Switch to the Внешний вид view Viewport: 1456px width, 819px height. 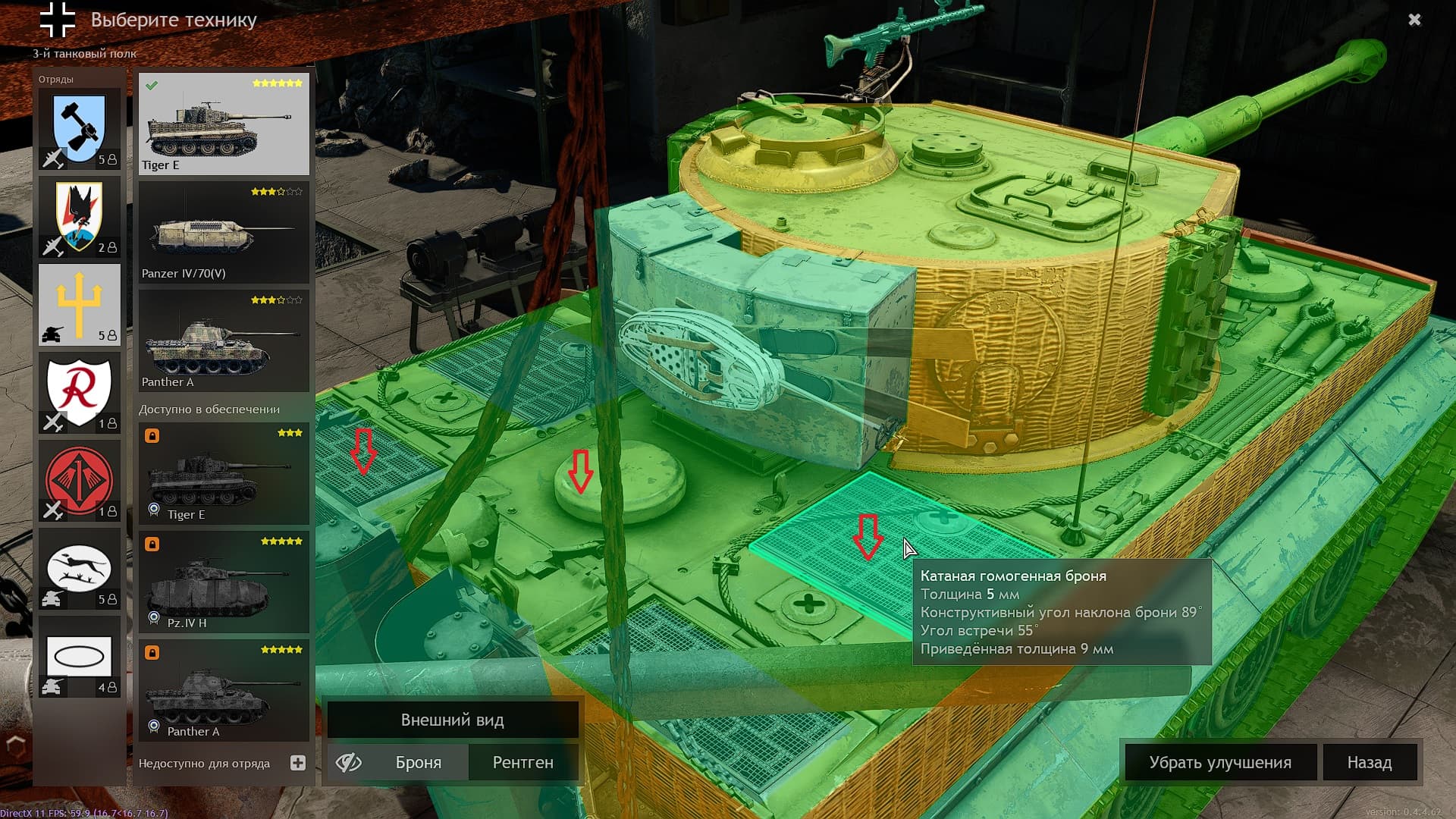point(452,720)
